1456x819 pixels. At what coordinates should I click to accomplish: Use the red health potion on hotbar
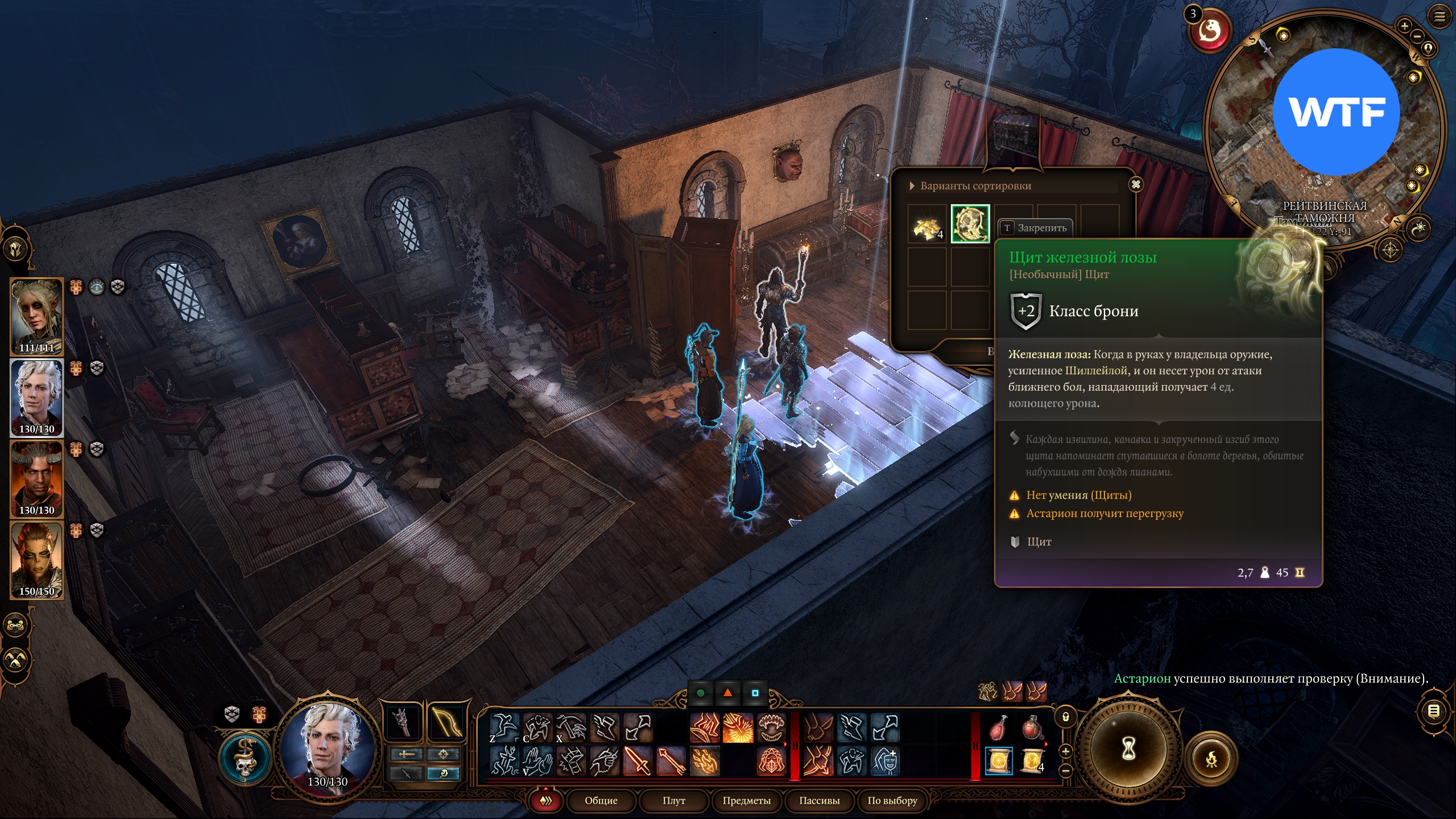click(999, 727)
